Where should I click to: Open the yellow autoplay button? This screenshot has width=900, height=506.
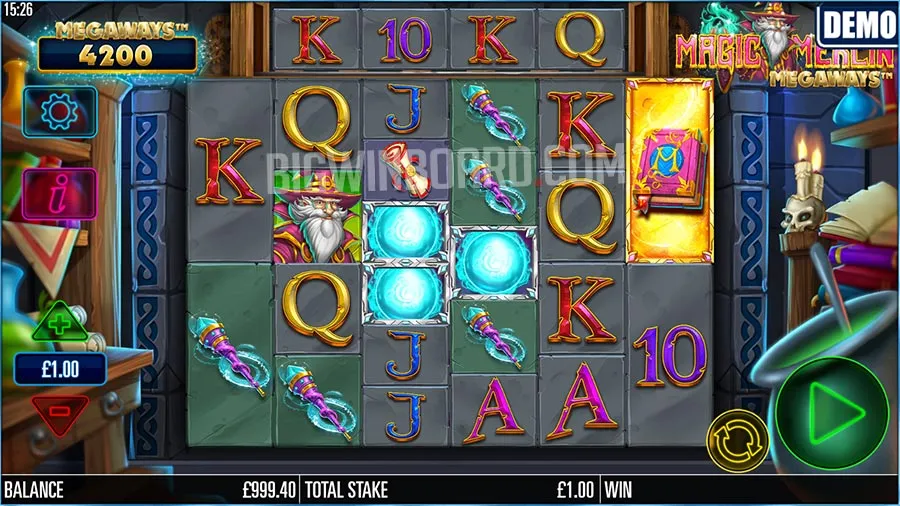click(738, 438)
